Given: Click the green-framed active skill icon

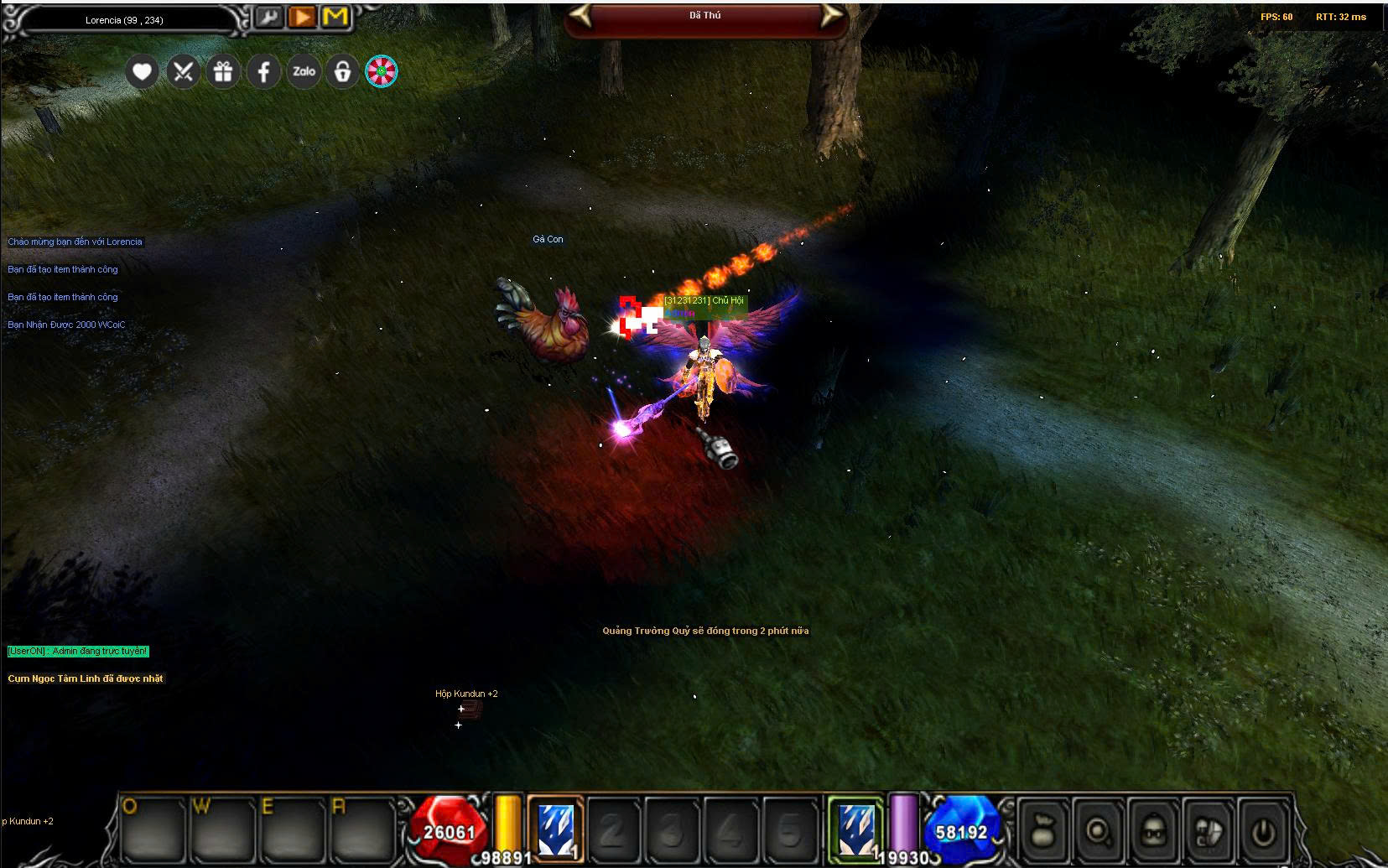Looking at the screenshot, I should point(856,829).
